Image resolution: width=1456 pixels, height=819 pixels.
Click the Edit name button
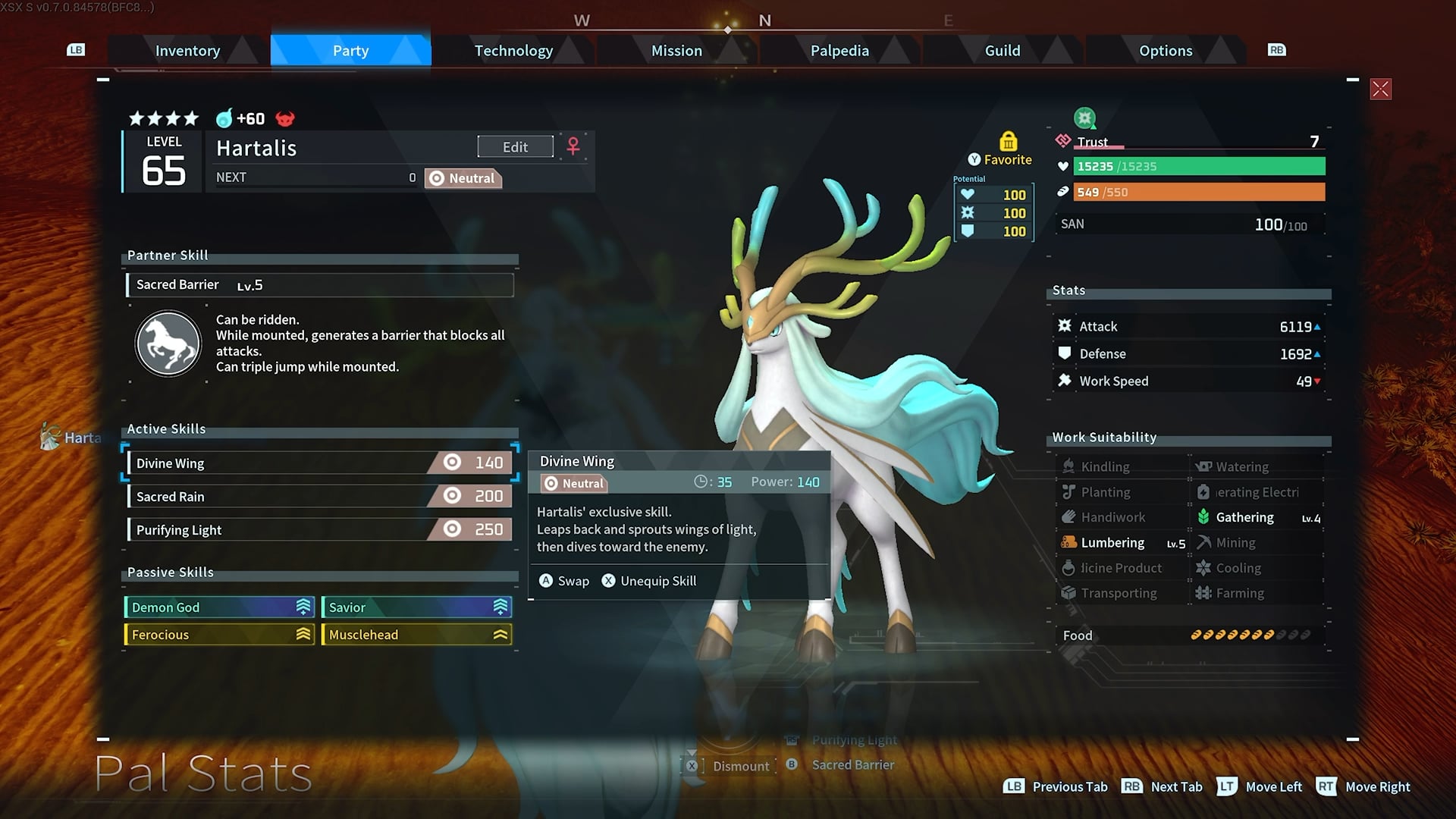(515, 147)
